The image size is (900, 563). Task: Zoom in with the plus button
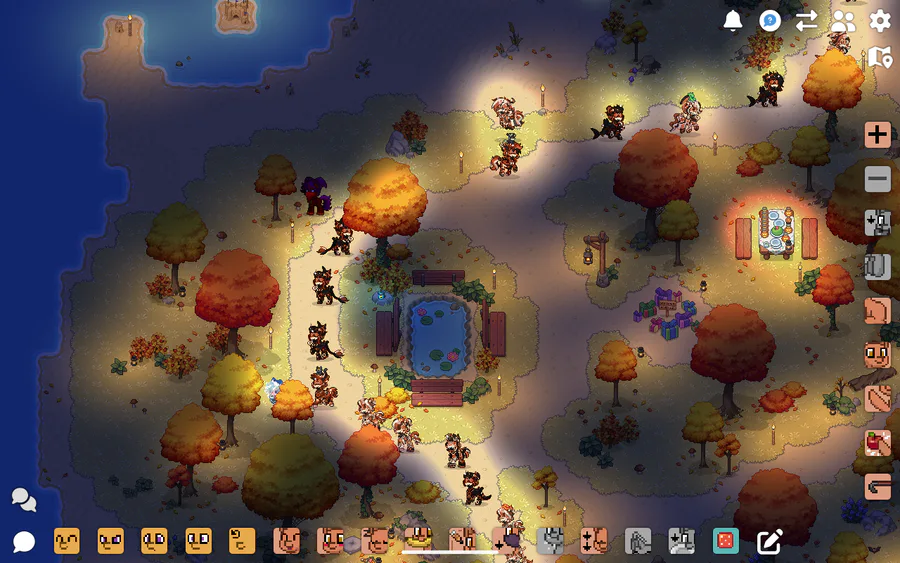[x=878, y=135]
